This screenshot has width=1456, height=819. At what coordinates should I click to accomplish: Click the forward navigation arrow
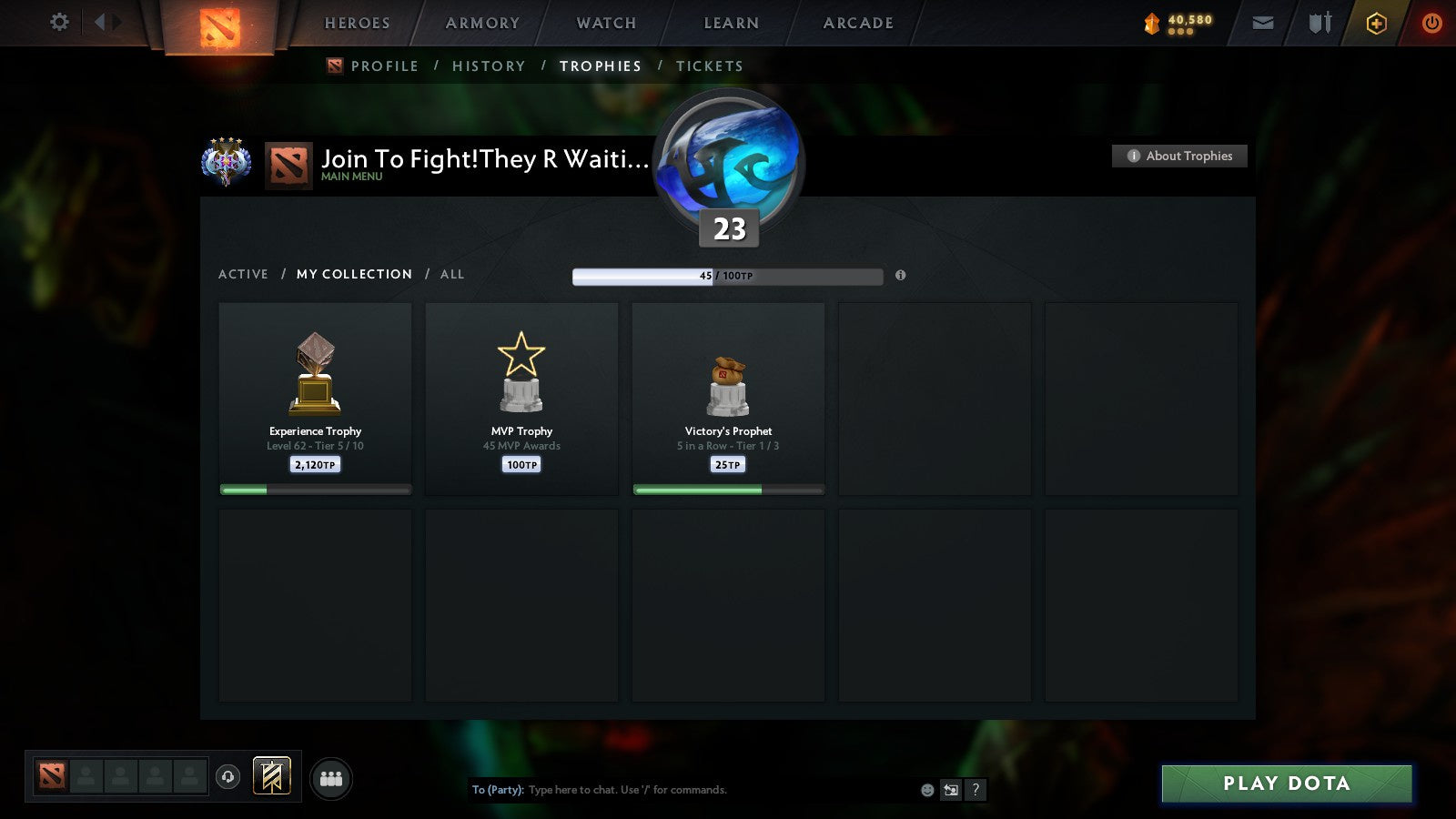(x=116, y=22)
